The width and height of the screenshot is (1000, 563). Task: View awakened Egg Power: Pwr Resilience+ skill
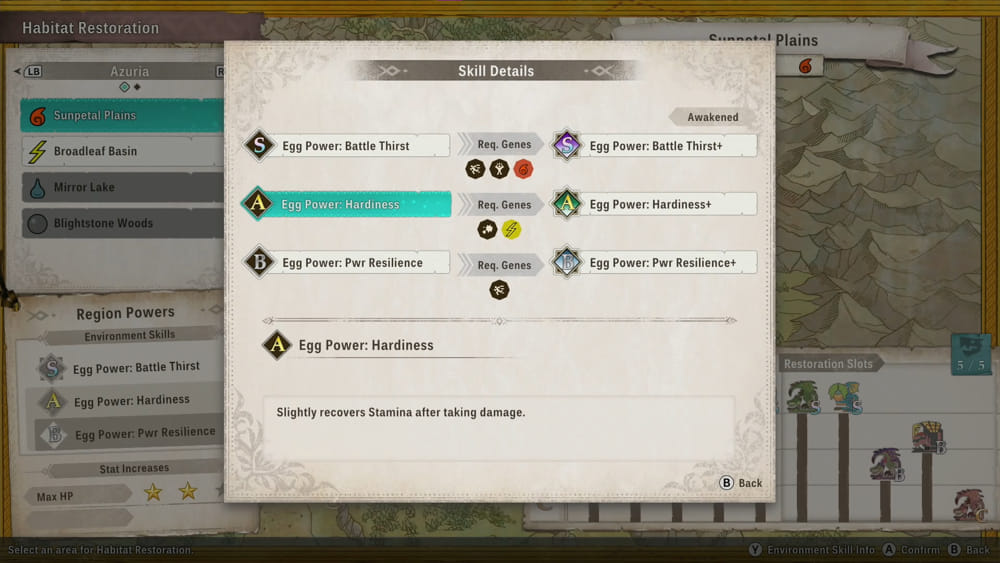click(656, 263)
